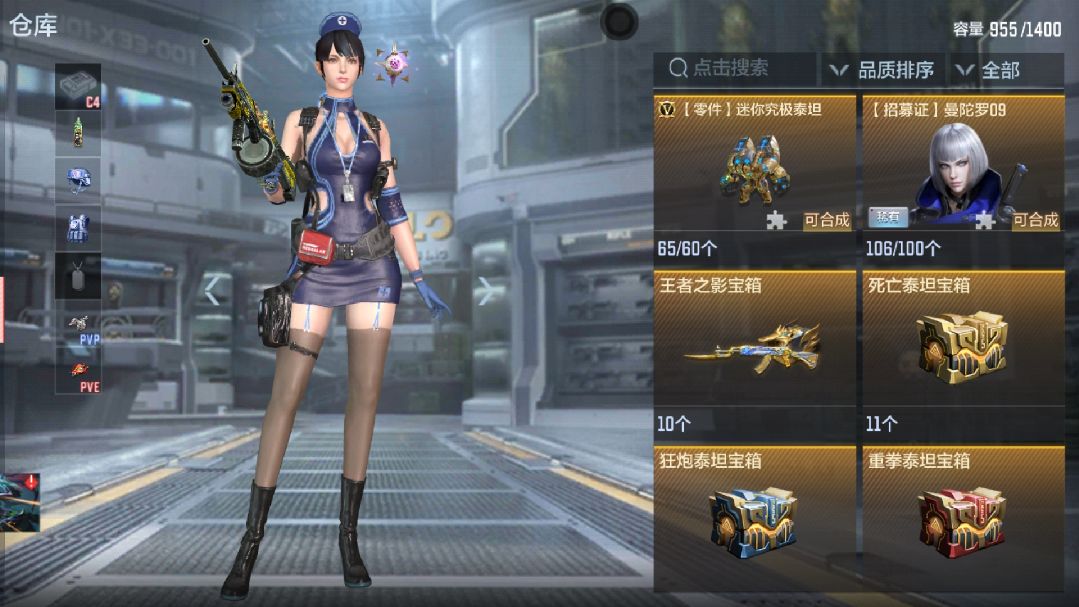This screenshot has width=1079, height=607.
Task: Open the blue helmet equipment slot
Action: (x=78, y=181)
